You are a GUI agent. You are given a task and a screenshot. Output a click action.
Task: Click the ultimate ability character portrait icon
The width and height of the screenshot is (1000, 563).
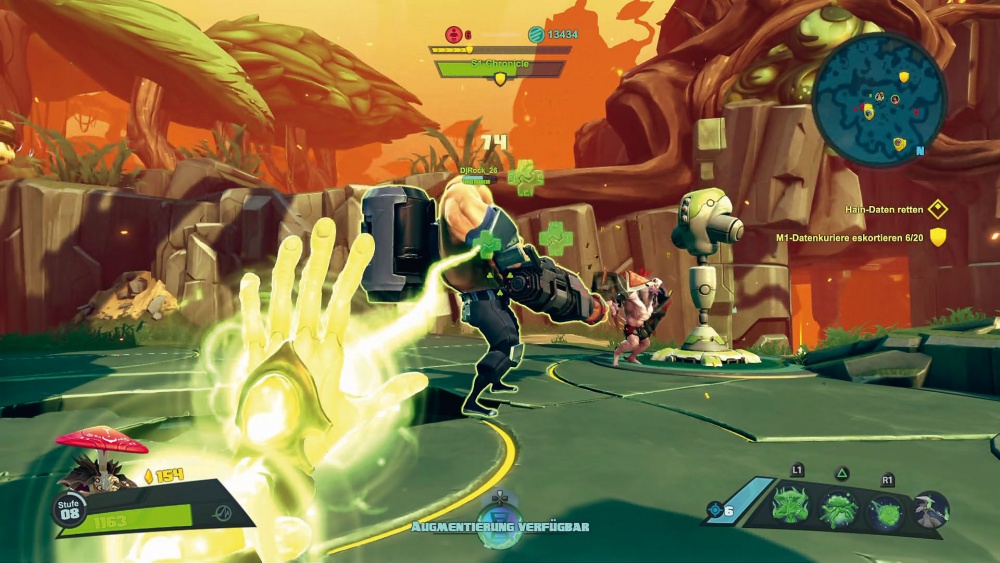coord(931,509)
